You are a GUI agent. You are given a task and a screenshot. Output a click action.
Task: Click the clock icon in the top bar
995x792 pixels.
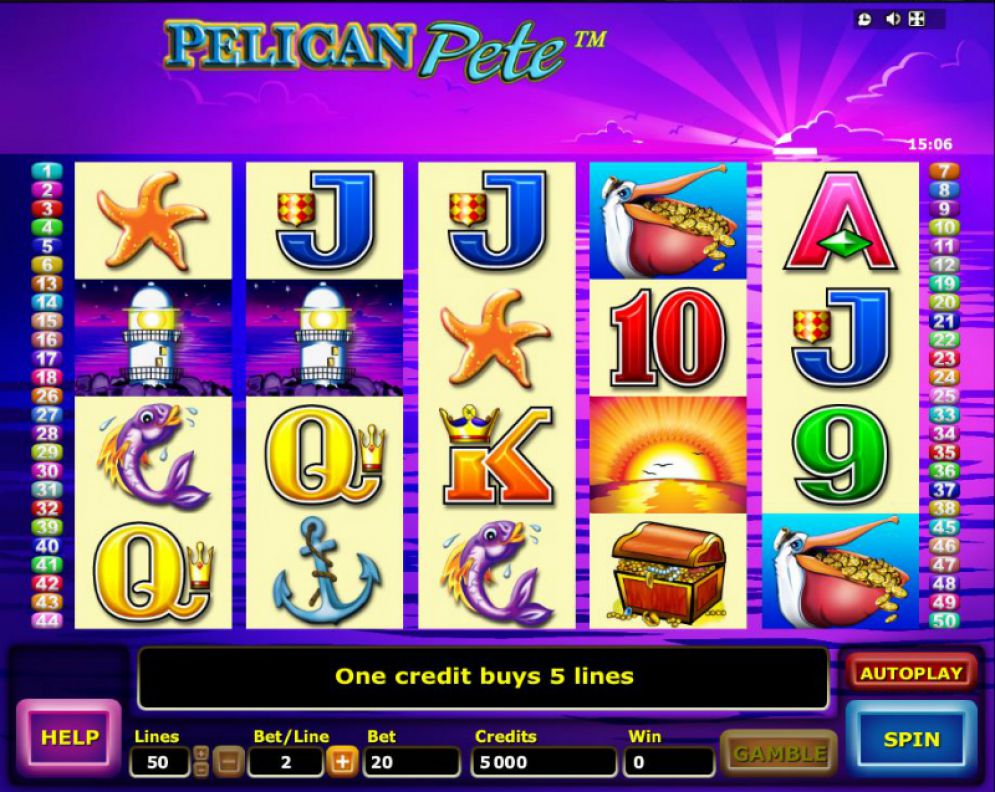[x=865, y=19]
